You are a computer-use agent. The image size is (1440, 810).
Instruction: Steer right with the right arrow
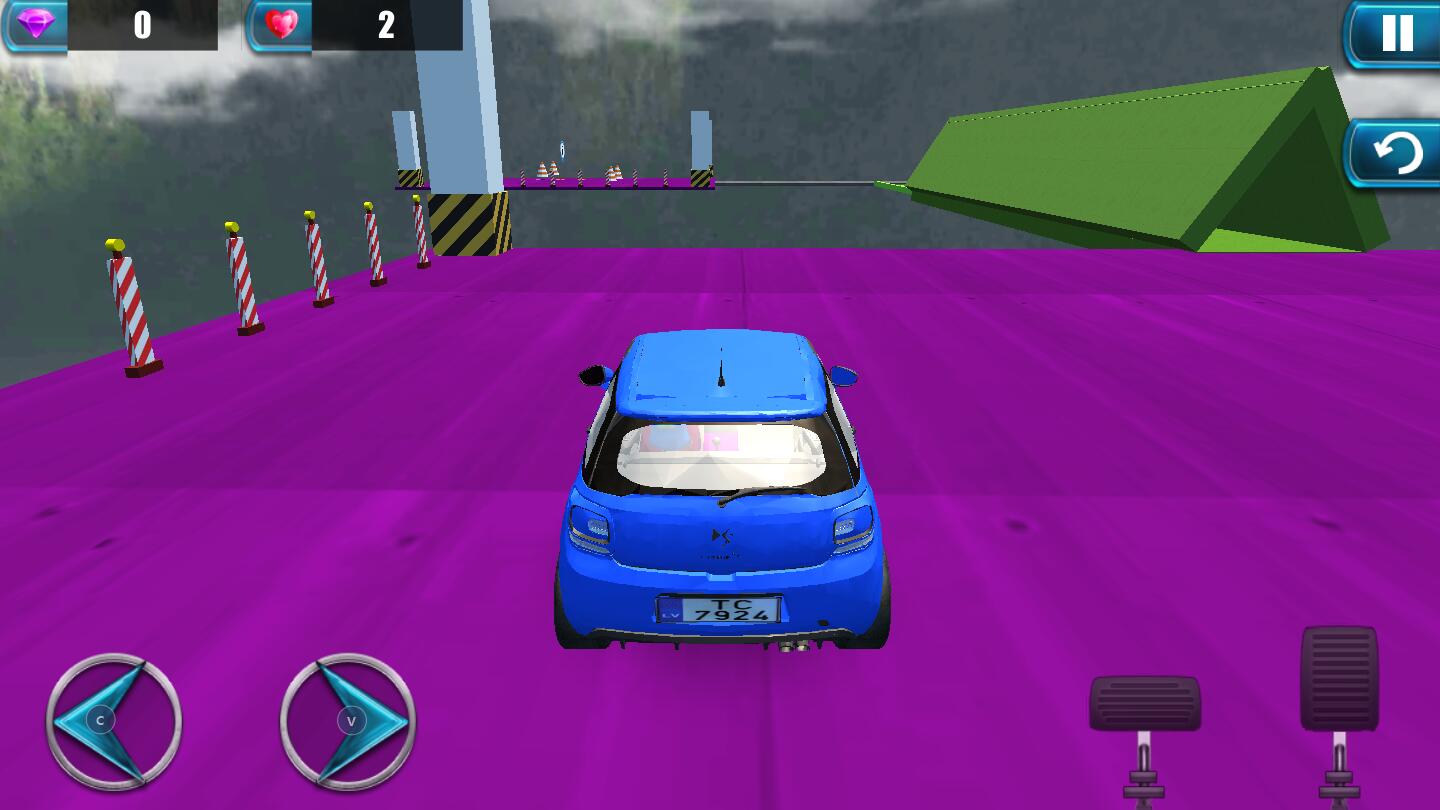click(348, 720)
